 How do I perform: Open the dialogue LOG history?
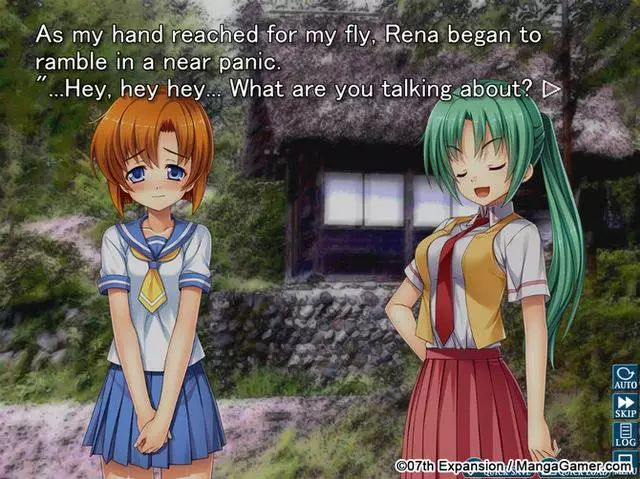(x=624, y=435)
